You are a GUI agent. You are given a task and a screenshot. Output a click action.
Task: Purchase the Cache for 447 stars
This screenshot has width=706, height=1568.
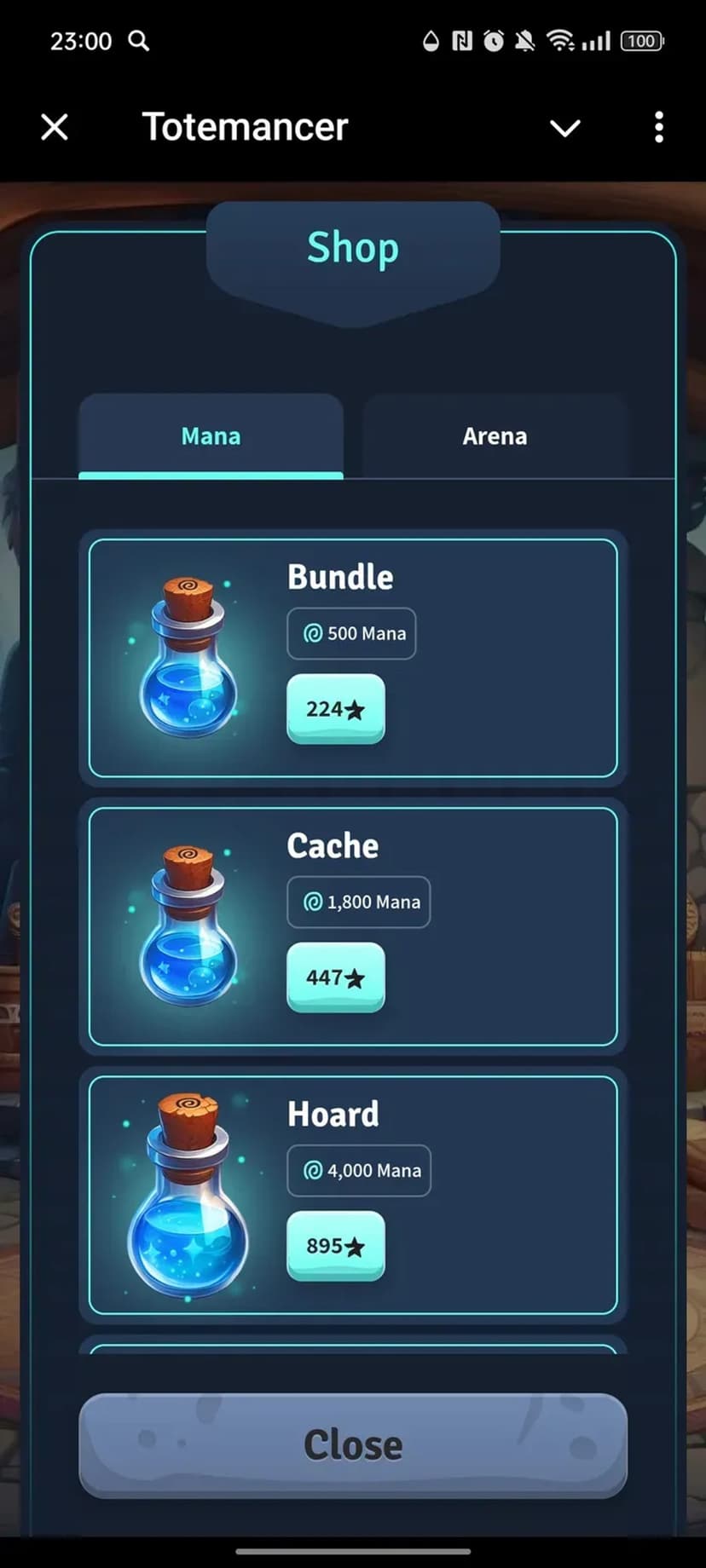tap(335, 977)
